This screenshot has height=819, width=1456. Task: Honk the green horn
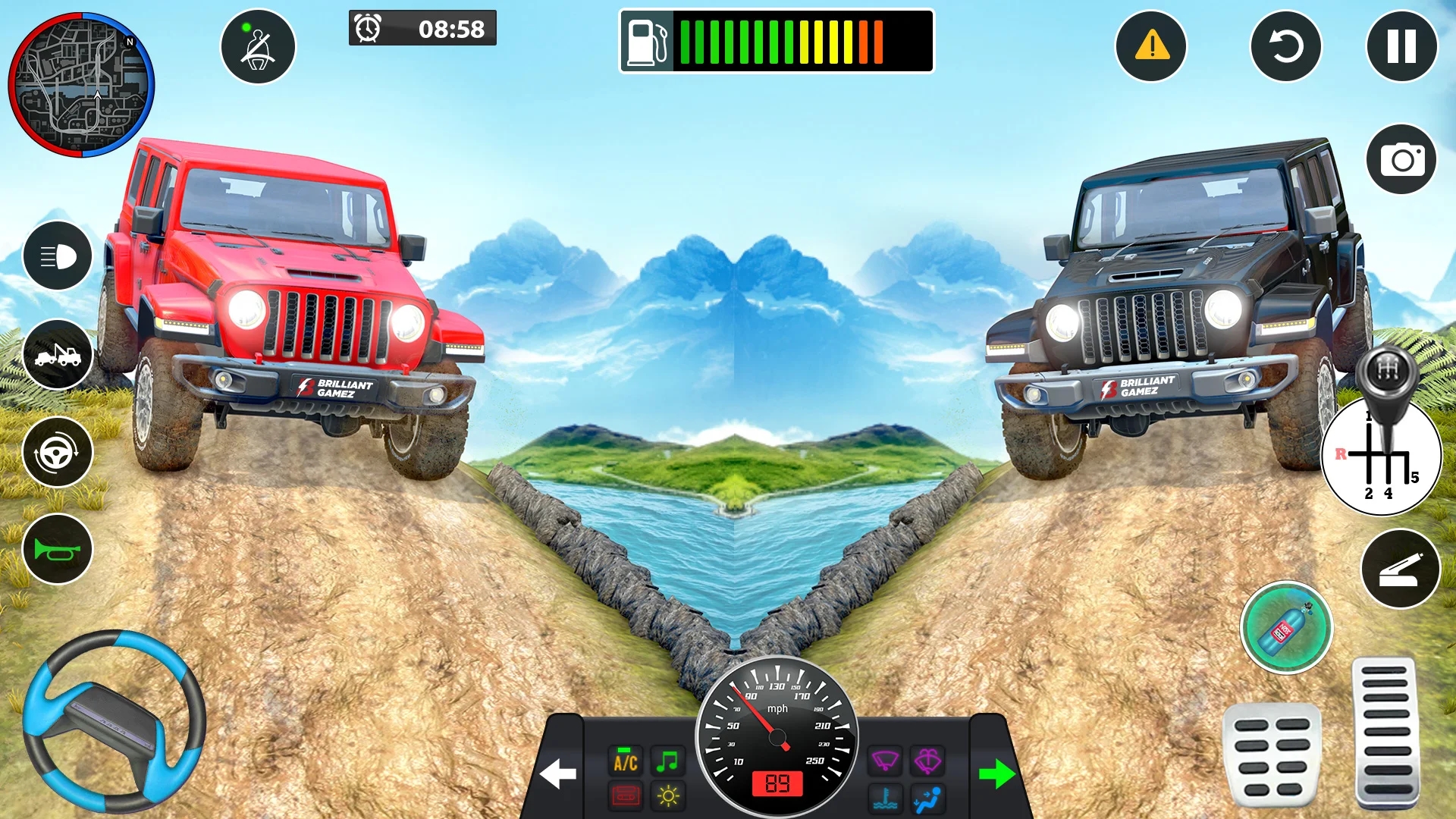pyautogui.click(x=58, y=549)
